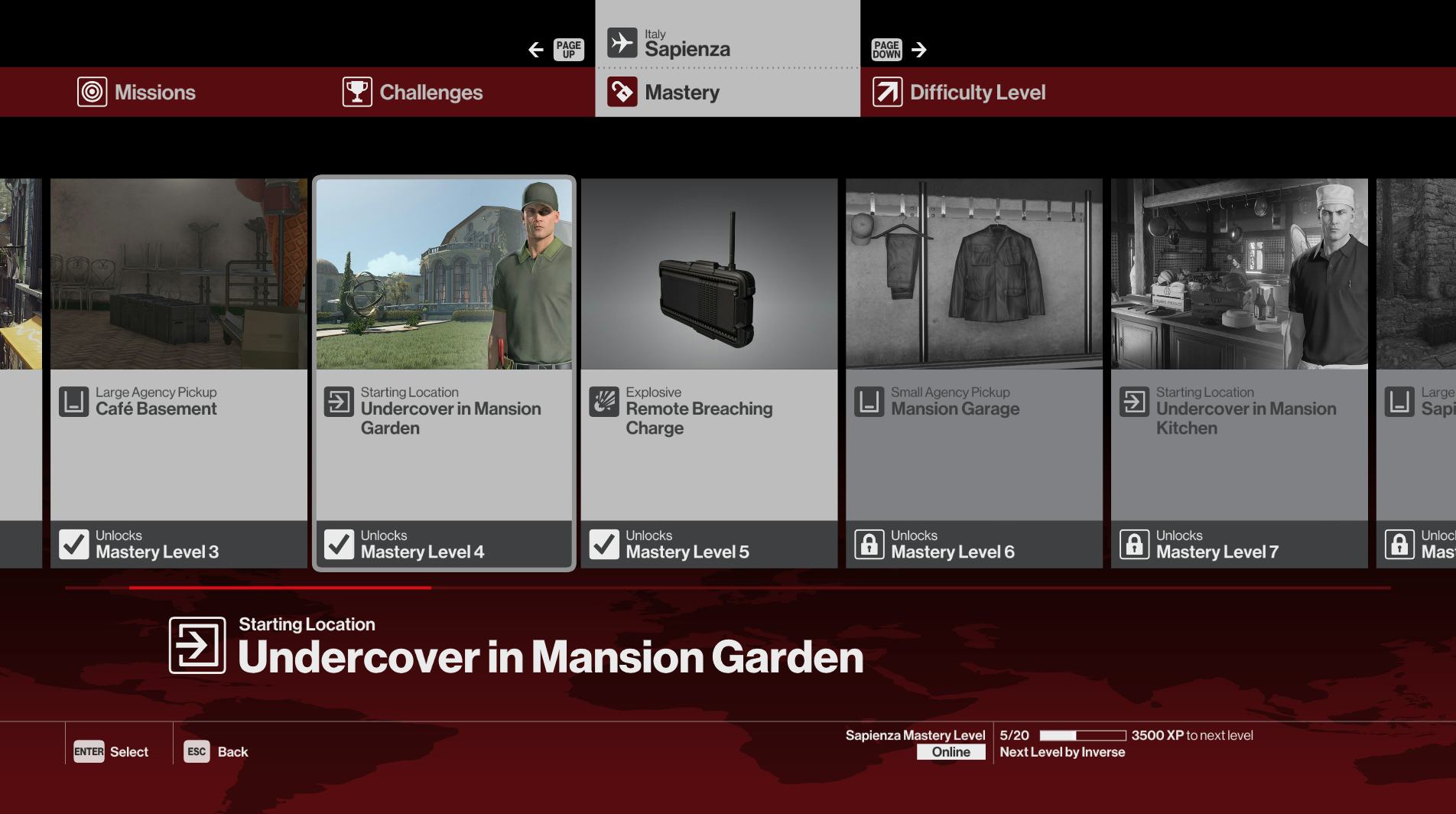Switch to the Challenges tab
The height and width of the screenshot is (814, 1456).
point(431,92)
